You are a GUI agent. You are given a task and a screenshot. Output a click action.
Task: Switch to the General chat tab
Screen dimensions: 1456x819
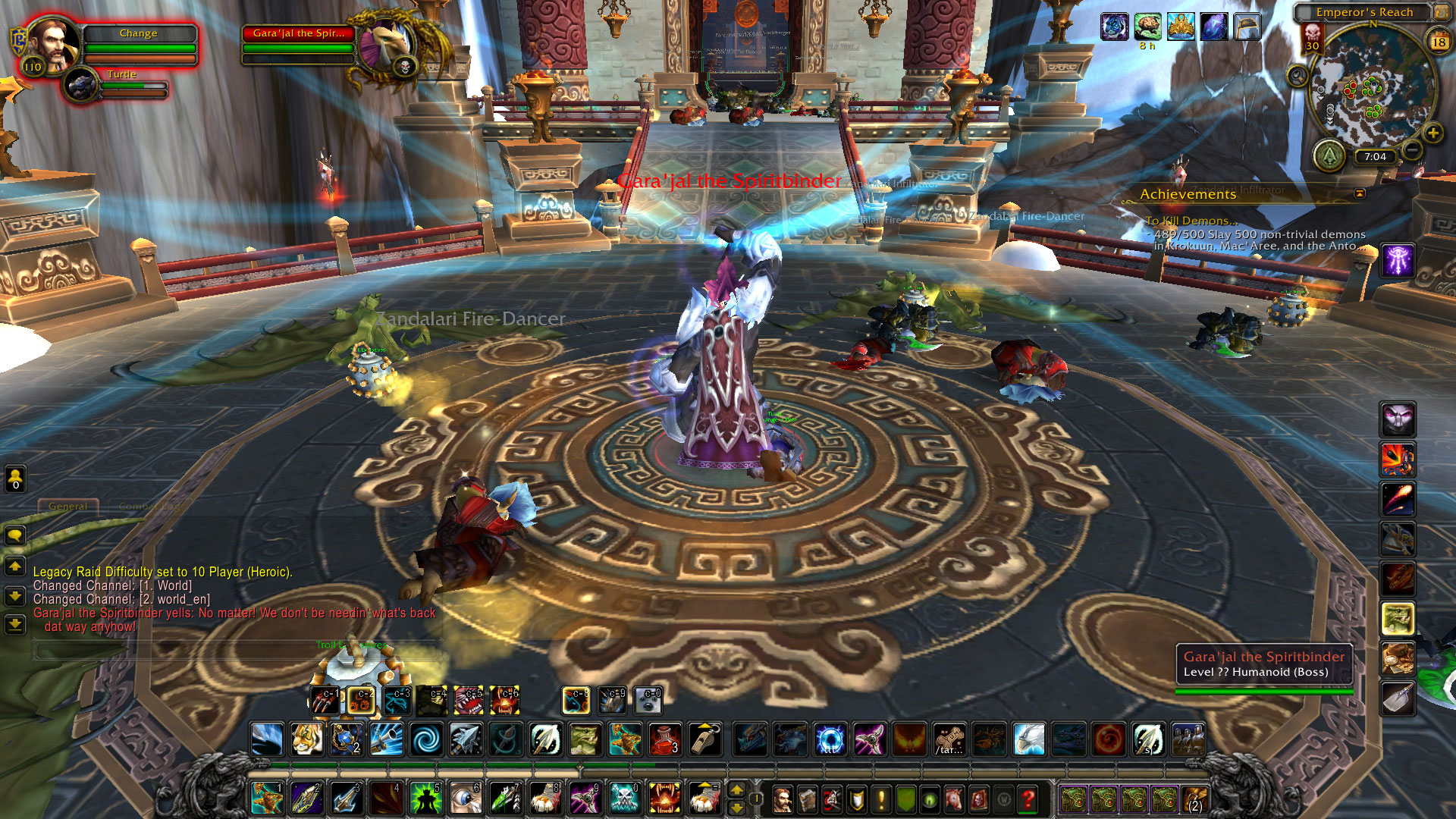[x=68, y=506]
